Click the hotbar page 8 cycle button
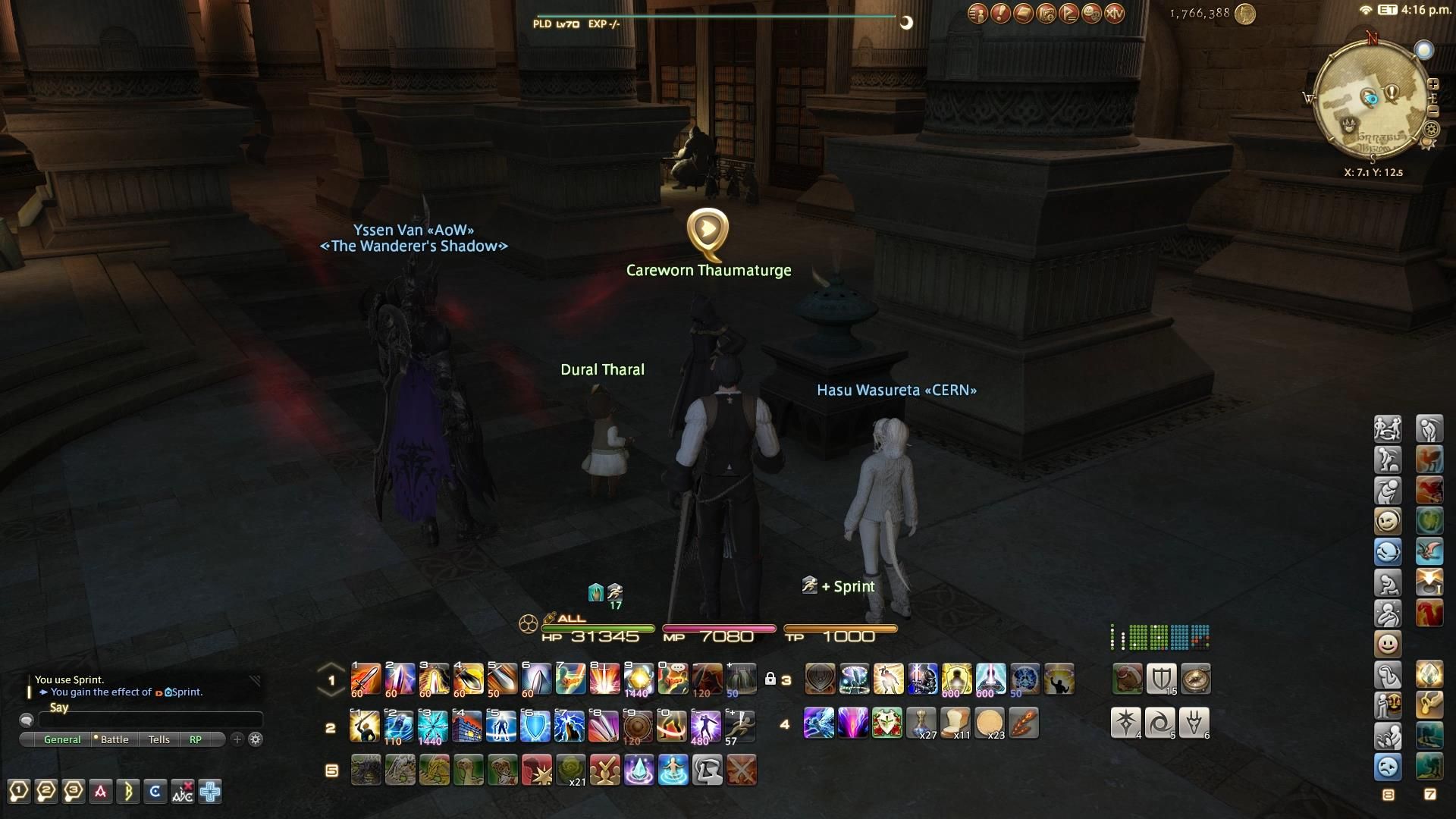 coord(1388,794)
